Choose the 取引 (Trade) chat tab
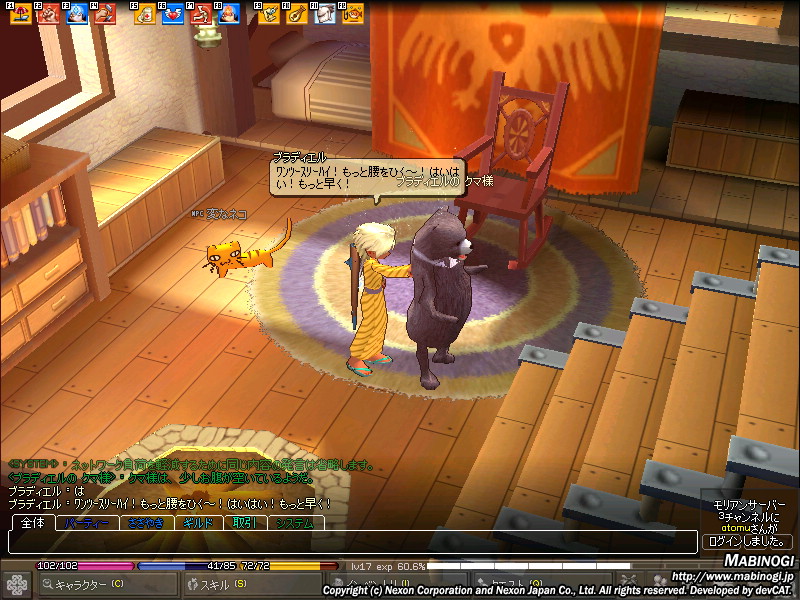The width and height of the screenshot is (800, 600). 244,523
